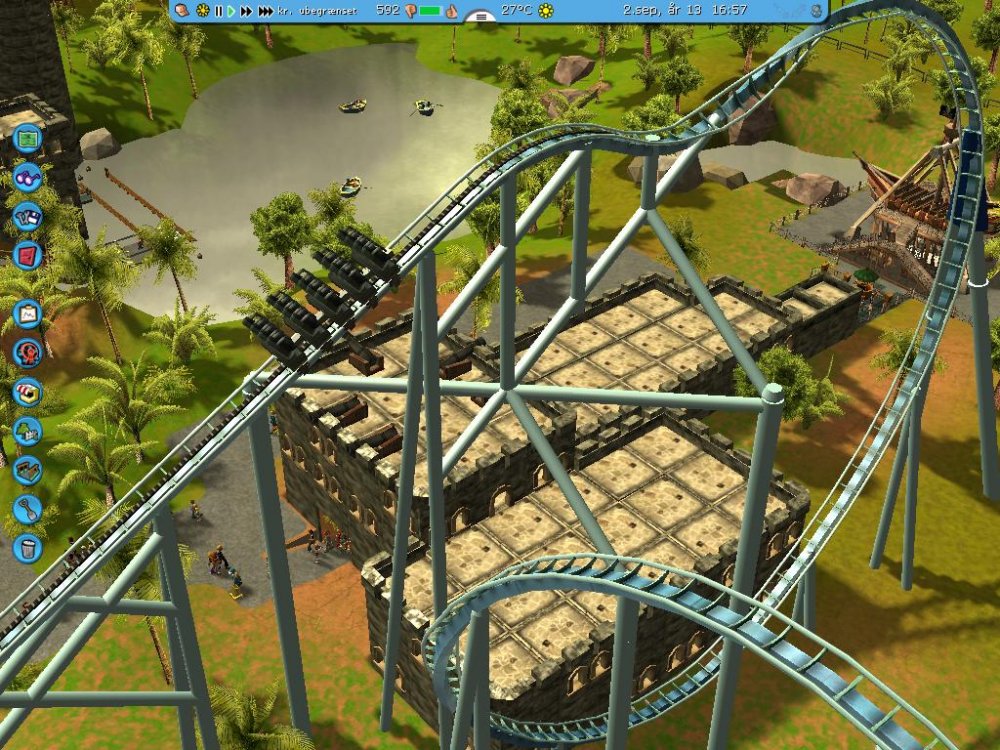The width and height of the screenshot is (1000, 750).
Task: Set game speed to triple fast-forward
Action: pos(265,11)
